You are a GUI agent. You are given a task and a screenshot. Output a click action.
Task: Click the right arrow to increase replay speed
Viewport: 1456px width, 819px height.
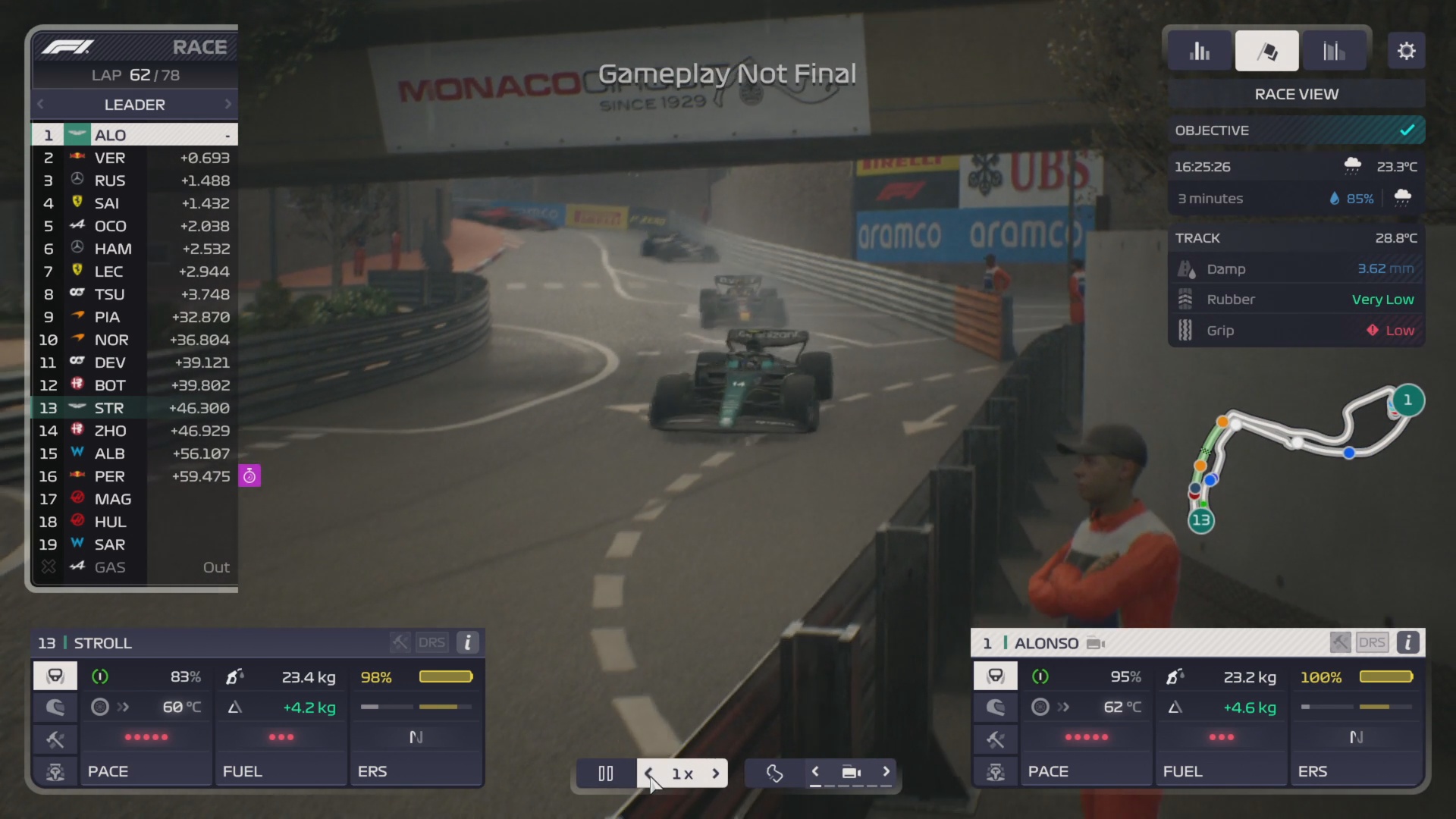tap(717, 773)
